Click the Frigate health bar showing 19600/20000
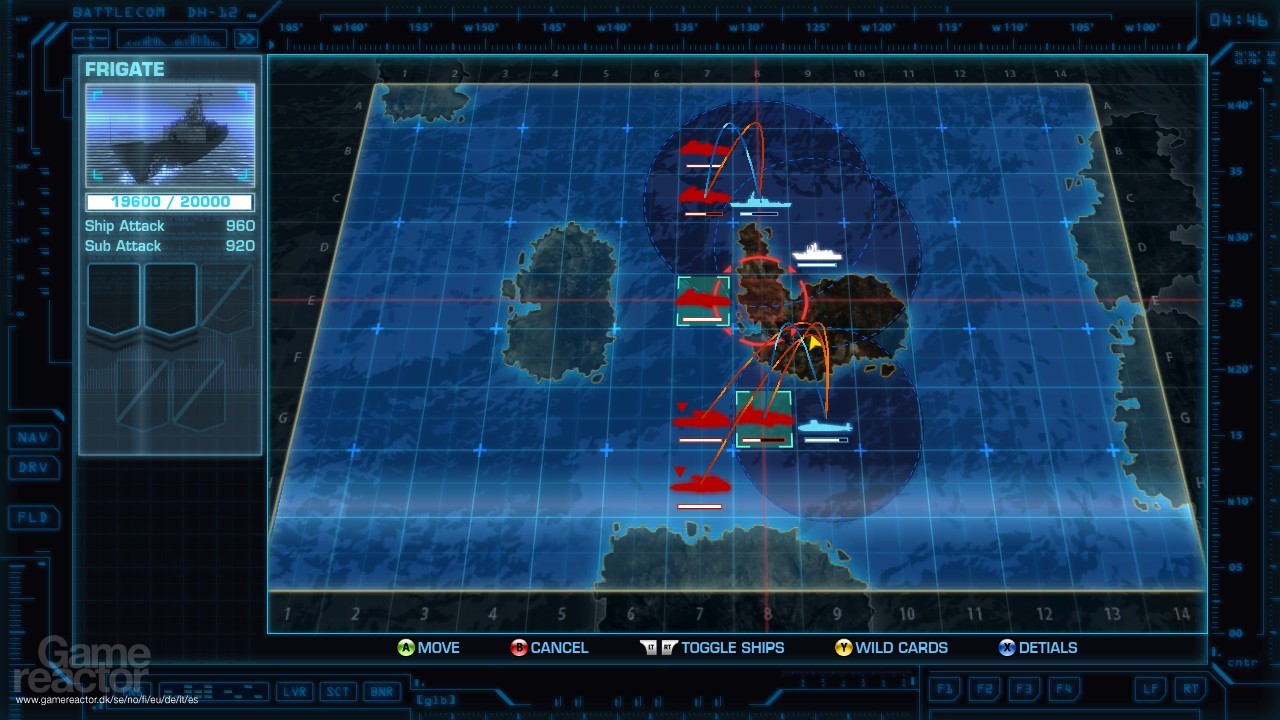This screenshot has width=1280, height=720. 170,201
